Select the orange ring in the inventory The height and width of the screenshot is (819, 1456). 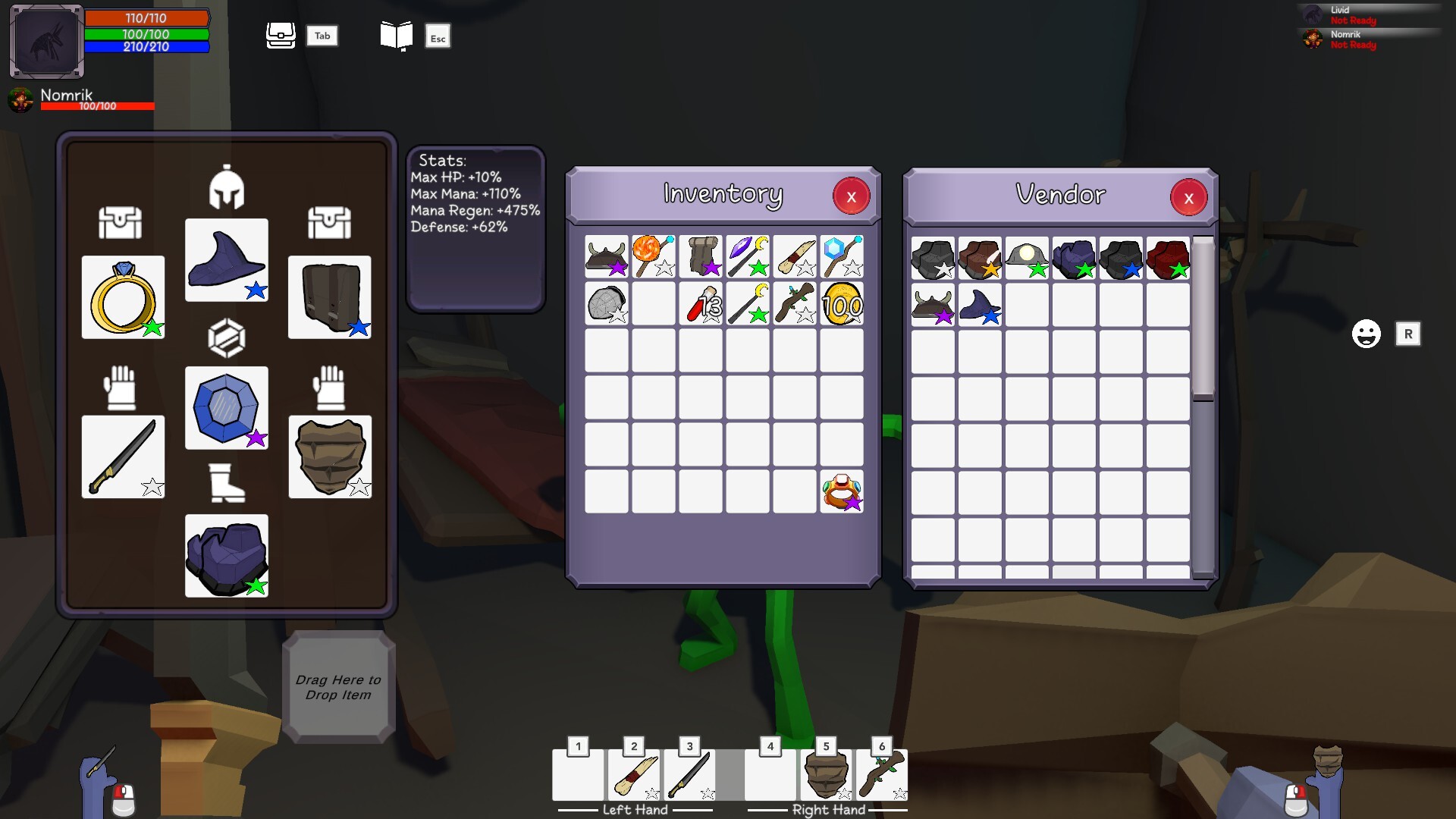pyautogui.click(x=841, y=491)
